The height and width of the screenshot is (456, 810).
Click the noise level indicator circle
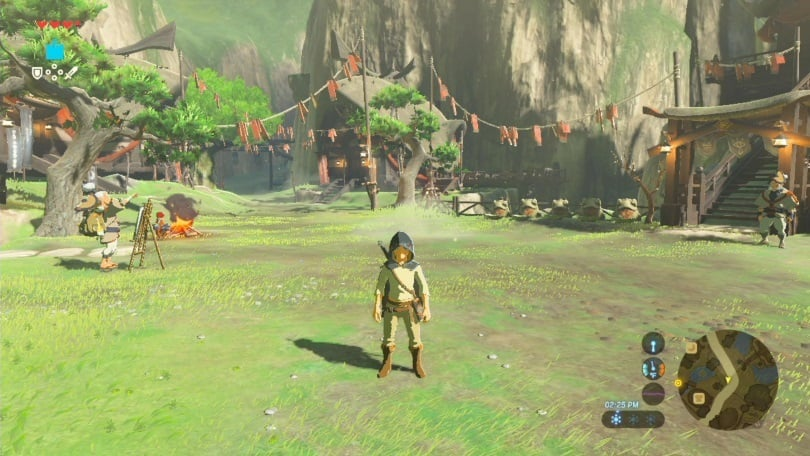click(x=653, y=393)
